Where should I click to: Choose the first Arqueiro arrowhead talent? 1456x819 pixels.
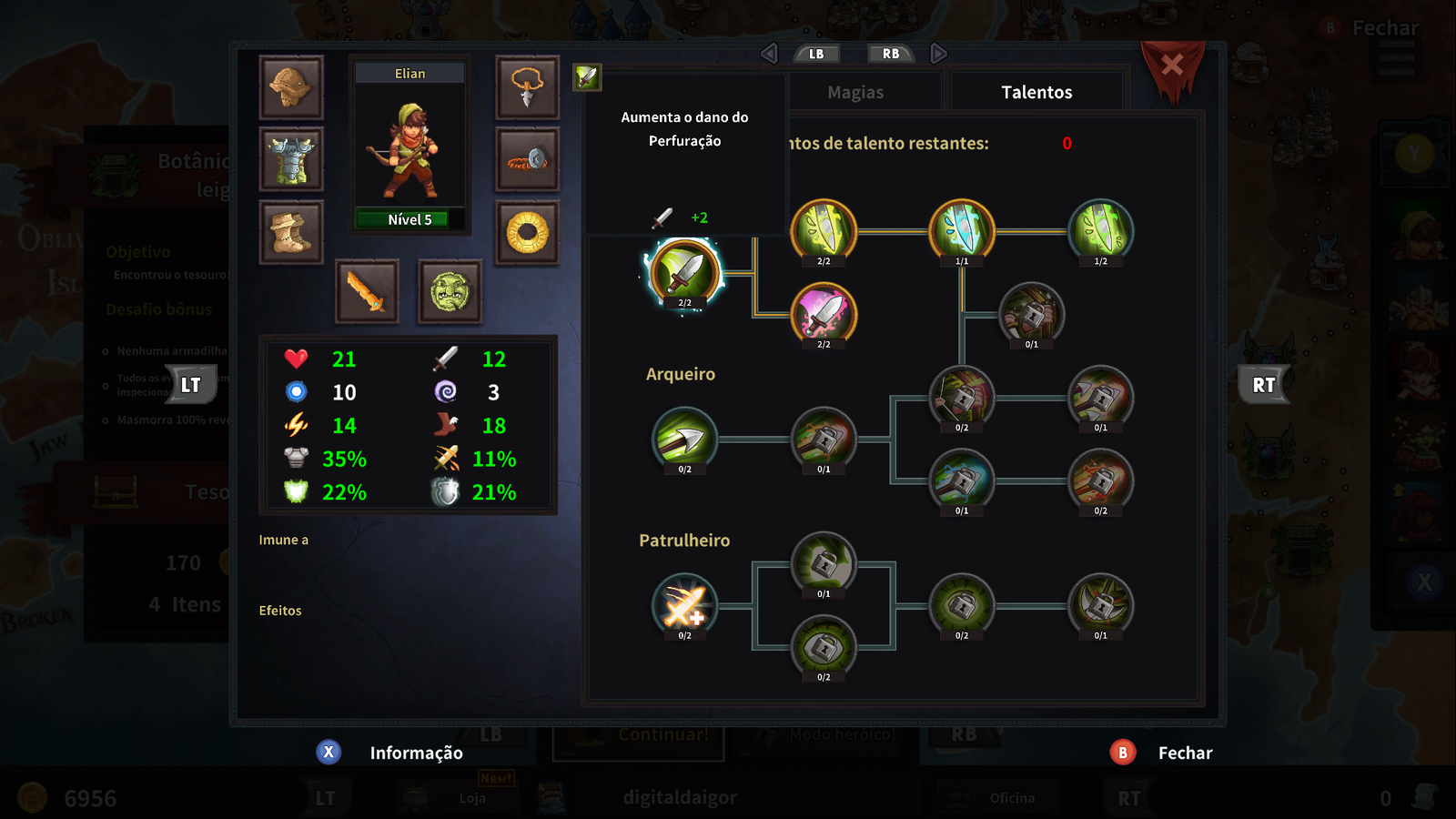684,440
